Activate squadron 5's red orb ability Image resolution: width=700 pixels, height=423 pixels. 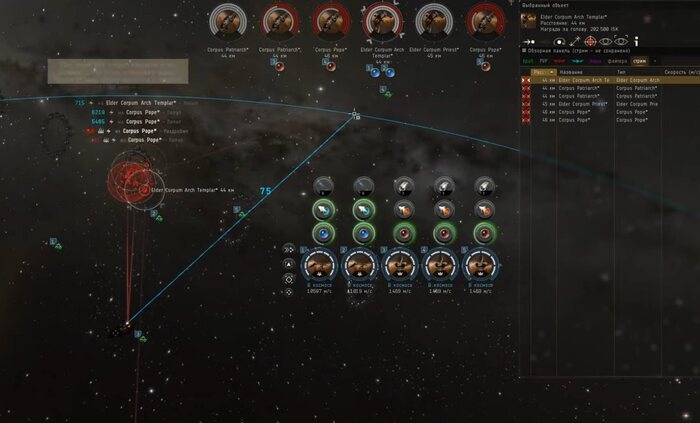pyautogui.click(x=484, y=232)
